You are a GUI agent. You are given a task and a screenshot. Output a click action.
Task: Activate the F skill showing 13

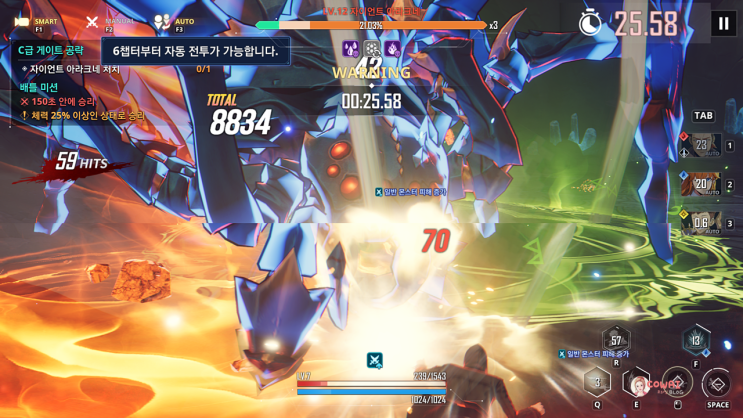click(696, 341)
